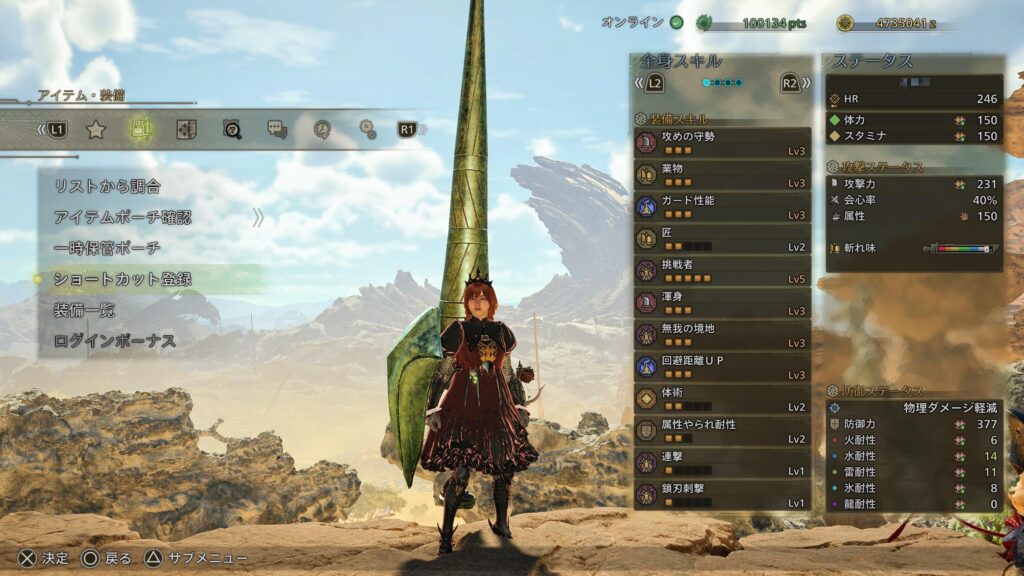
Task: Select the 攻めの守勢 skill row
Action: point(721,142)
